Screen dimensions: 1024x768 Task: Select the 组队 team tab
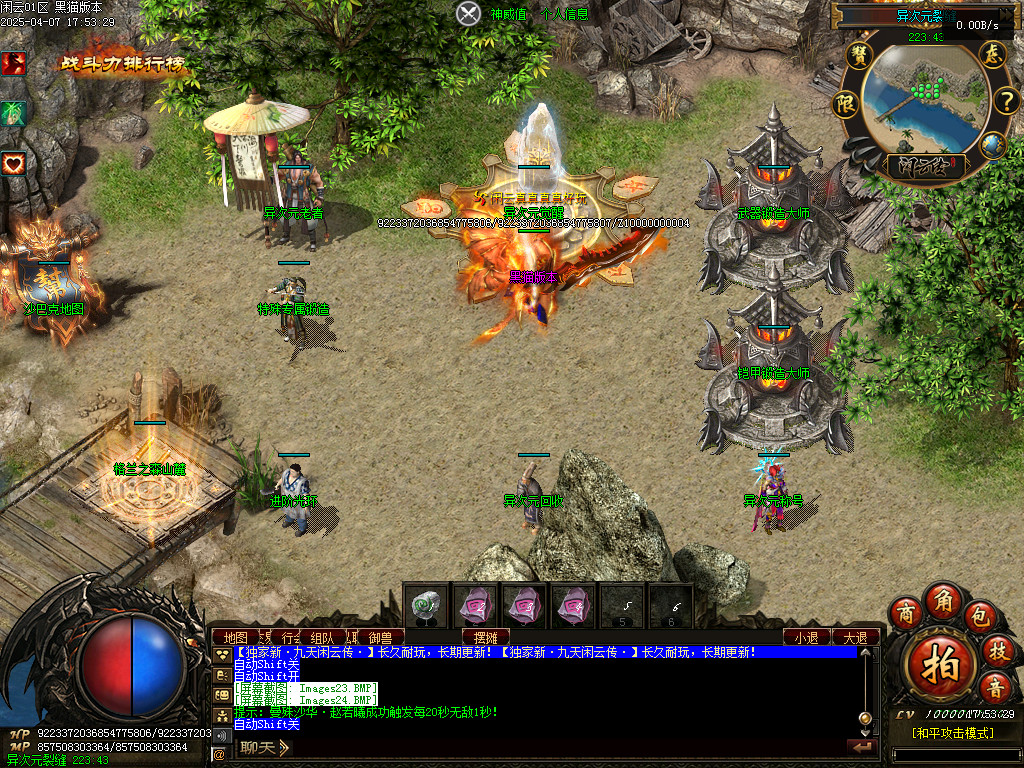point(322,637)
